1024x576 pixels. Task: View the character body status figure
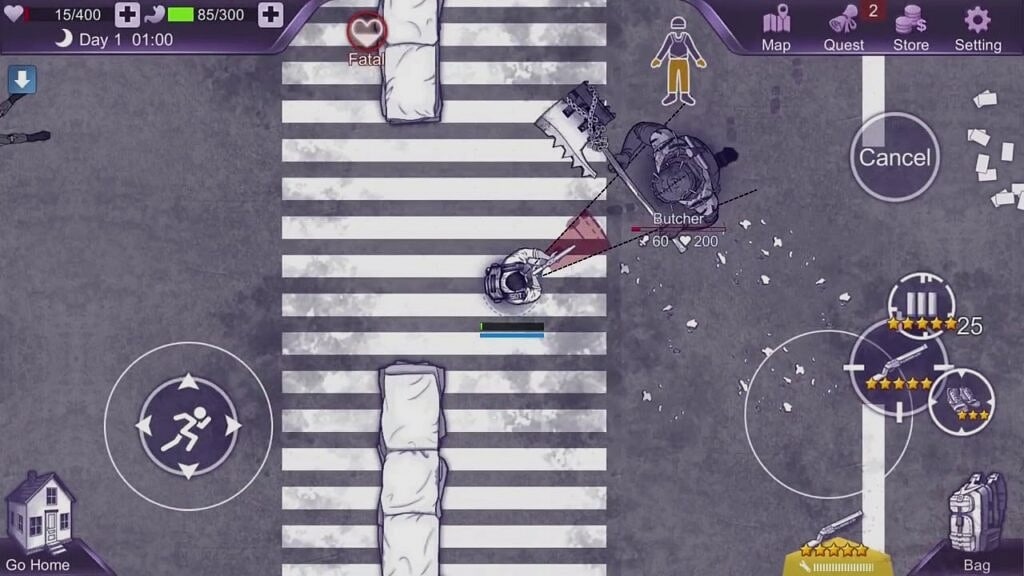(x=678, y=62)
